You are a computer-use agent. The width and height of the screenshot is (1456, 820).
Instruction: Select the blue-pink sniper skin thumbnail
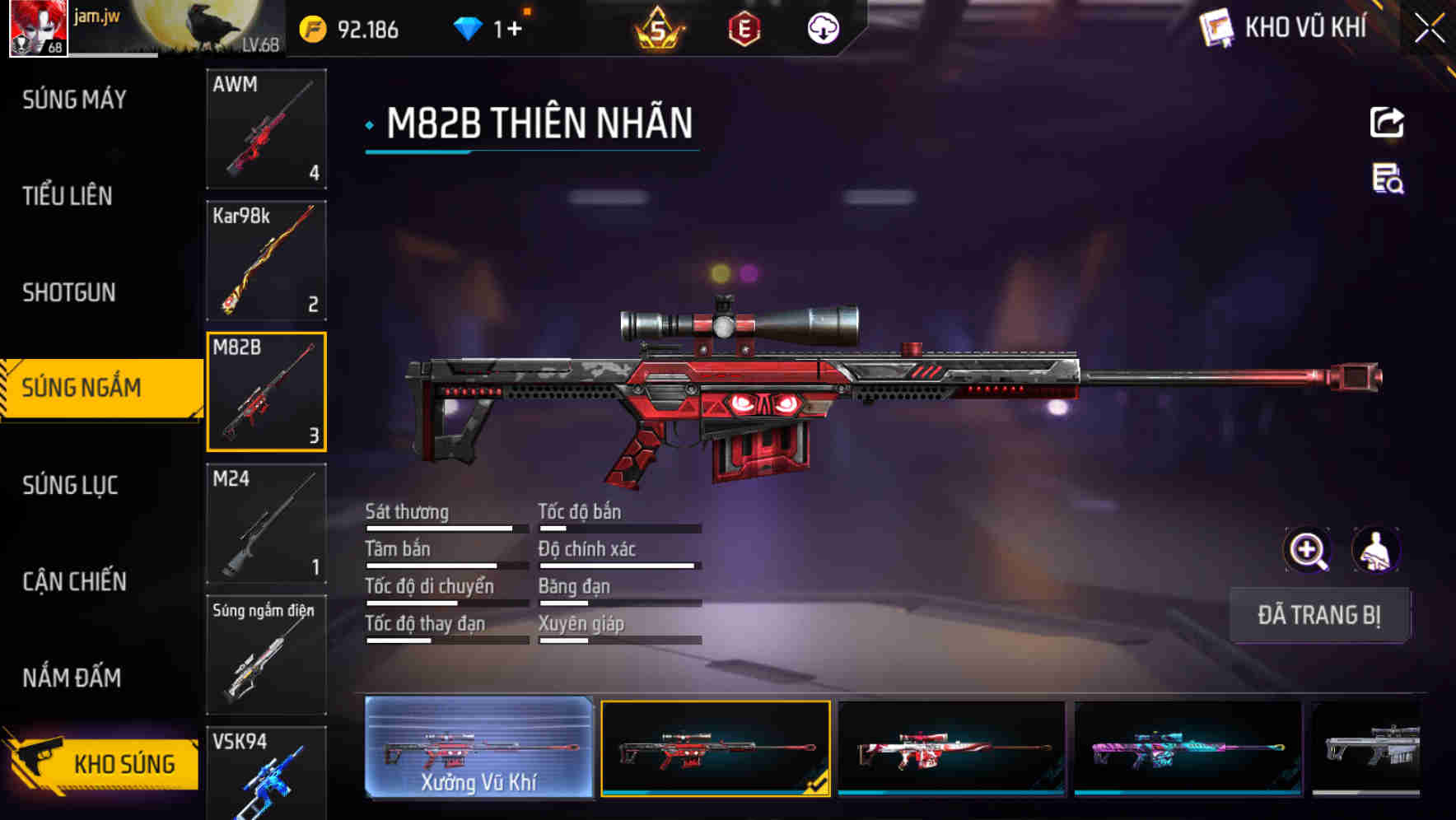pos(1187,749)
